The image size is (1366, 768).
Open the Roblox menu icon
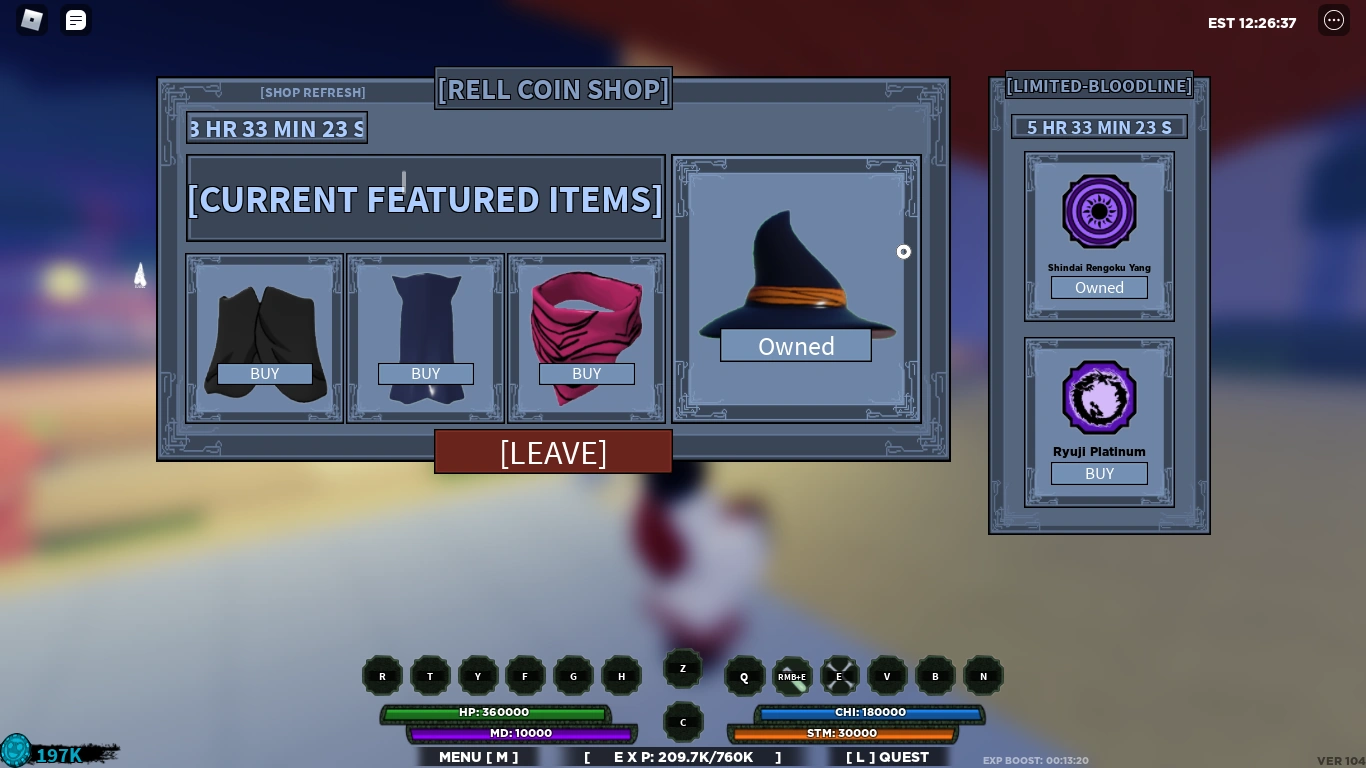click(x=31, y=20)
